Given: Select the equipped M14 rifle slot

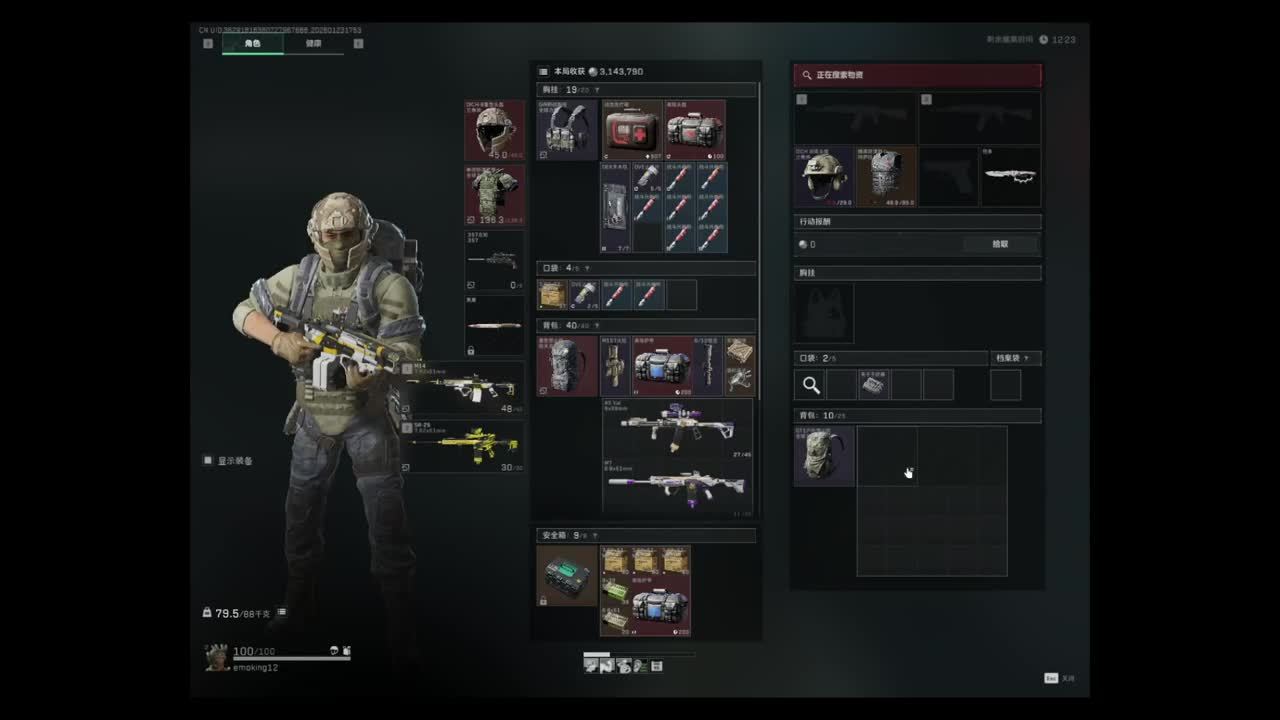Looking at the screenshot, I should tap(465, 388).
